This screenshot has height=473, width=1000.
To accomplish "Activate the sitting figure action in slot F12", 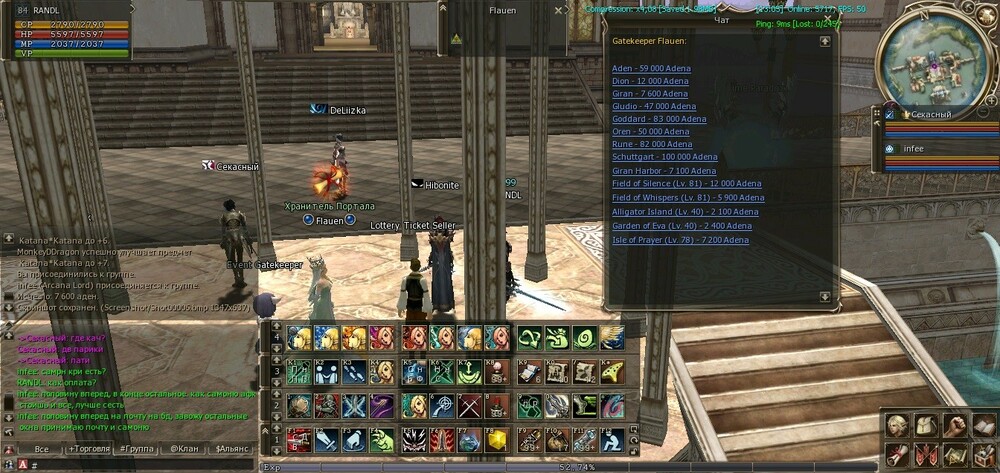I will [x=614, y=440].
